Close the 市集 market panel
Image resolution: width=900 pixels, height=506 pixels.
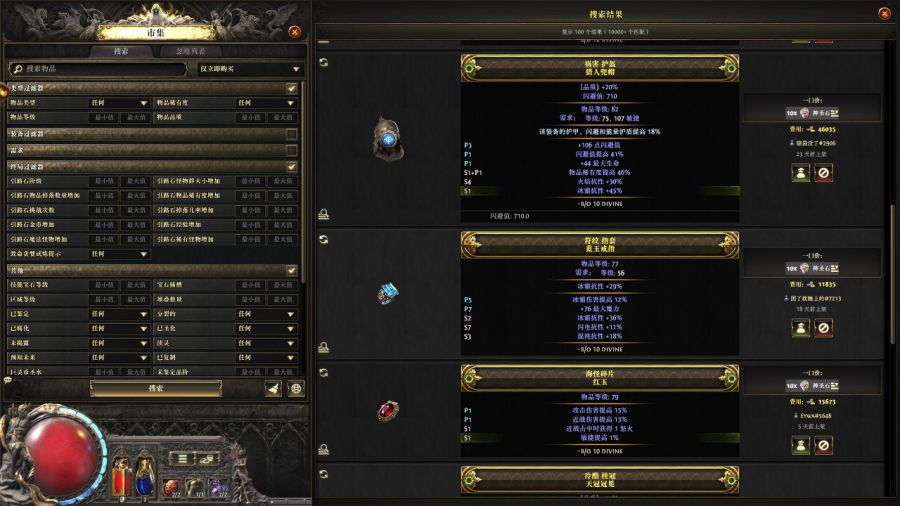(x=294, y=32)
